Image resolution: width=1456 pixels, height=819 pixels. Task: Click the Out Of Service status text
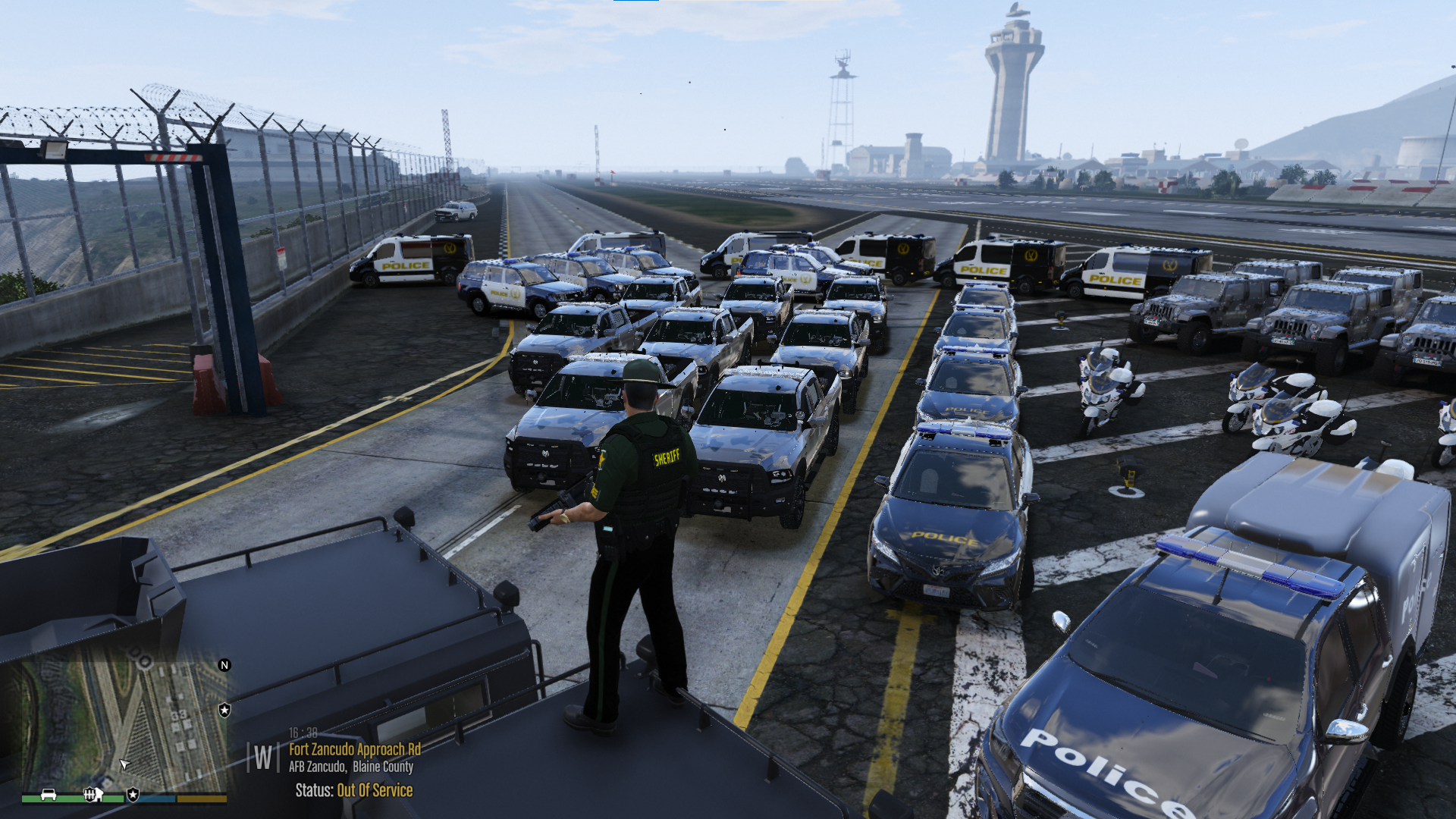(375, 790)
